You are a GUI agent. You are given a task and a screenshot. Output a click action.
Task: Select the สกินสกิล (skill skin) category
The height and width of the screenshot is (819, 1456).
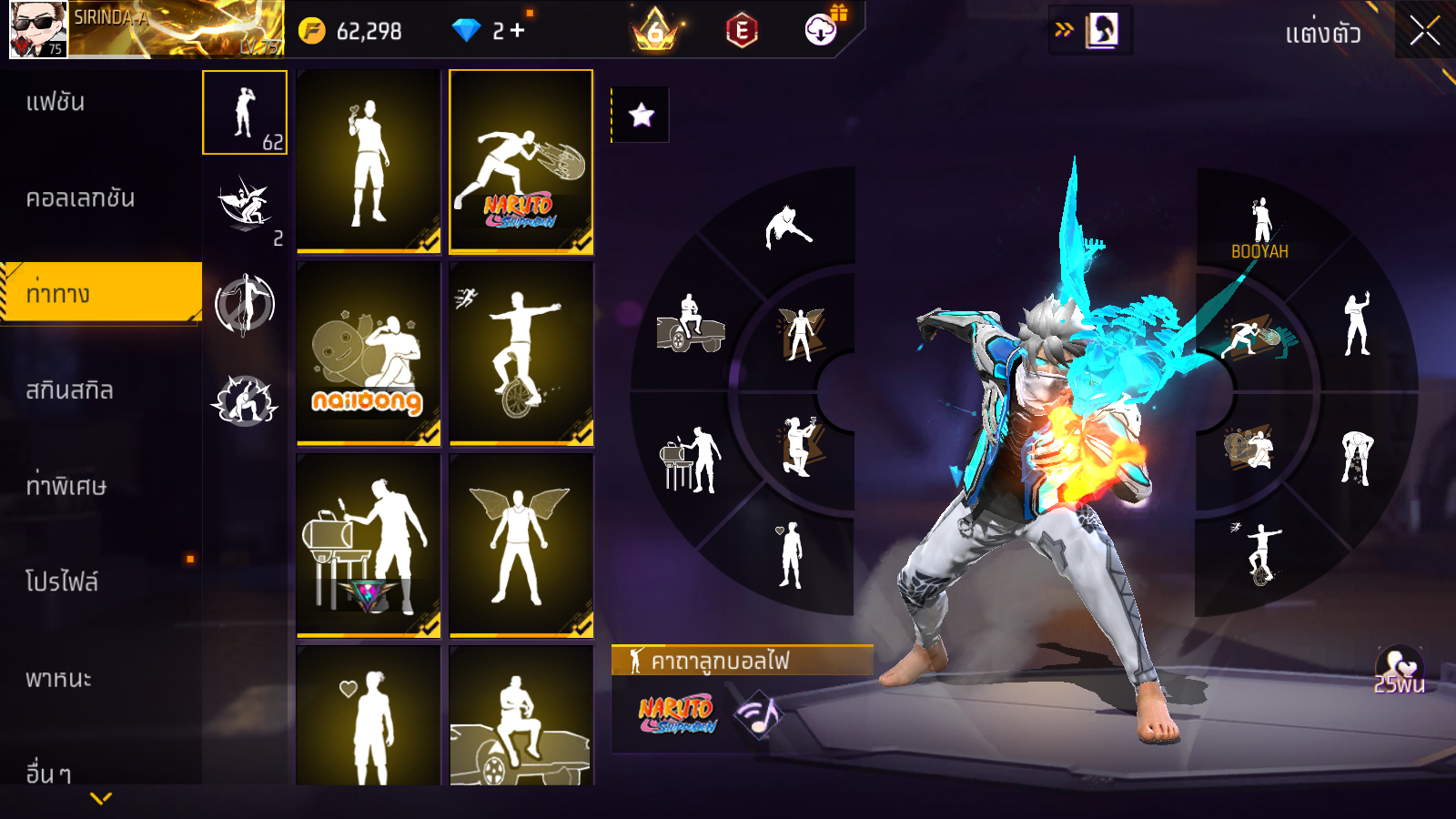pyautogui.click(x=69, y=390)
